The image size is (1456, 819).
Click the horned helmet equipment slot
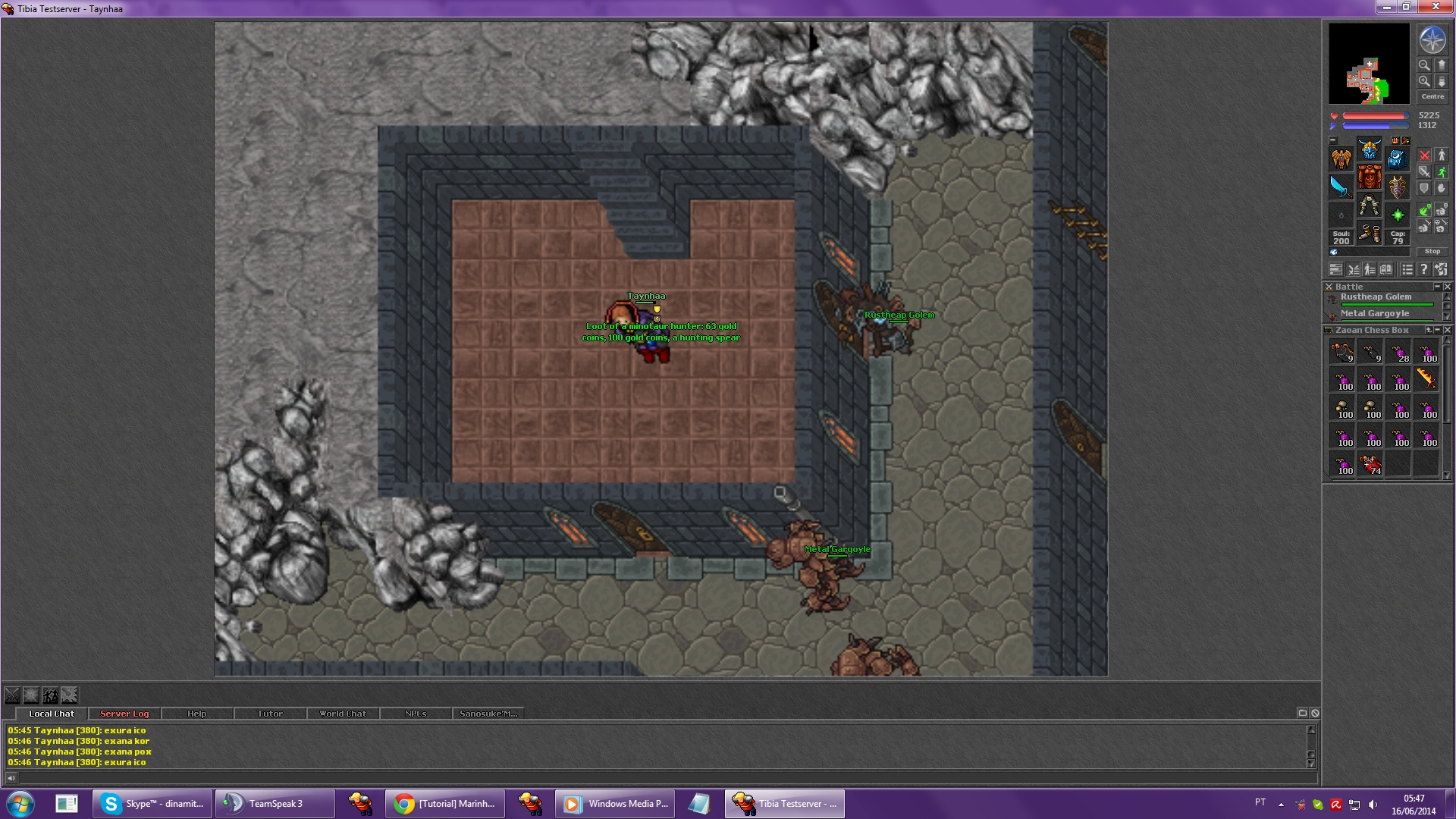[x=1369, y=149]
